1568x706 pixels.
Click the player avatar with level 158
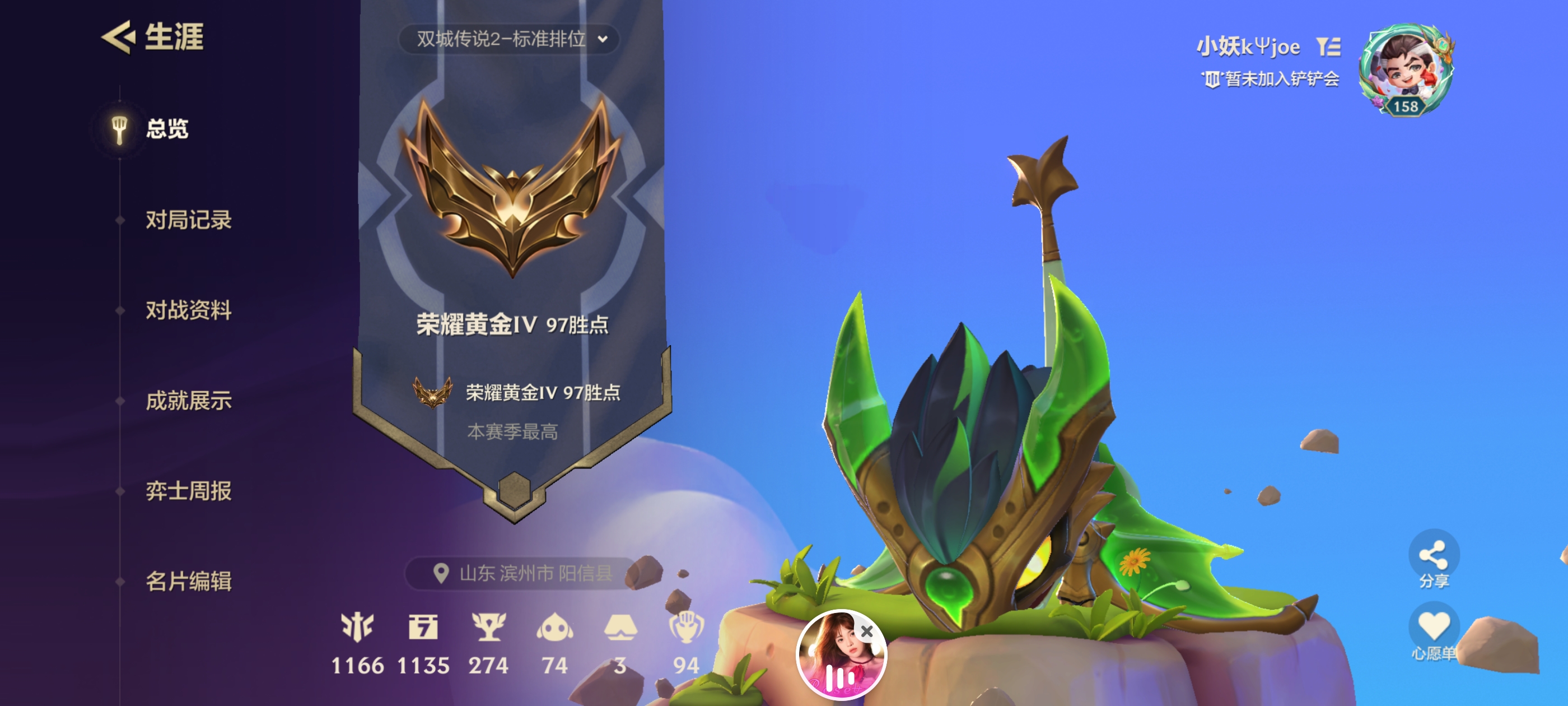(x=1406, y=68)
